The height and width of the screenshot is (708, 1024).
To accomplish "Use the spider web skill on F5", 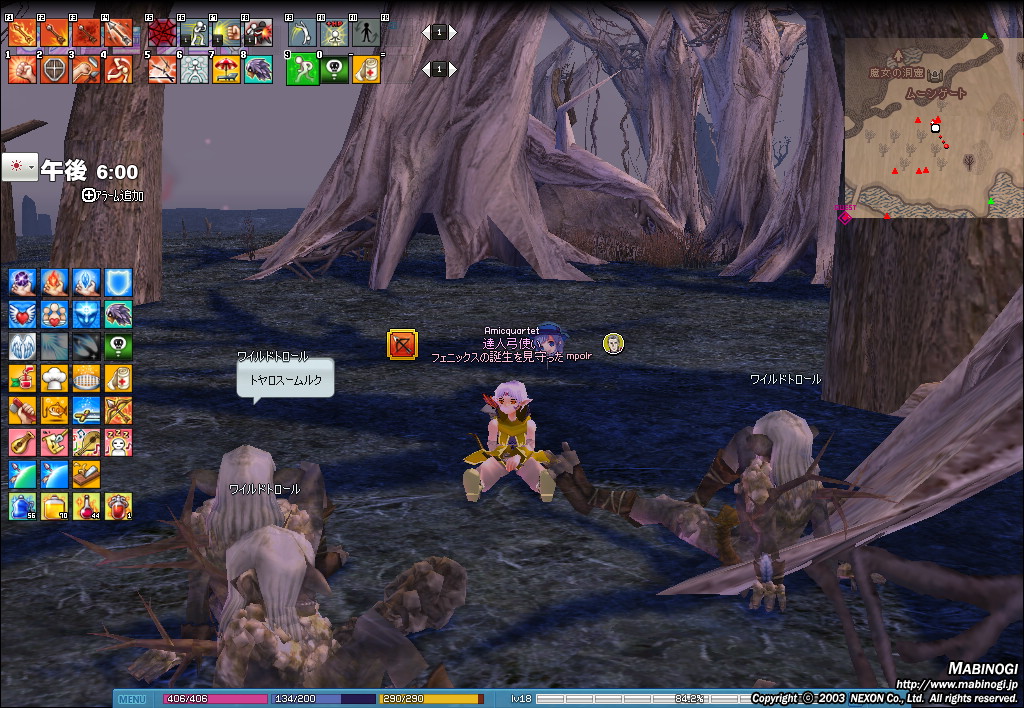I will click(x=162, y=33).
